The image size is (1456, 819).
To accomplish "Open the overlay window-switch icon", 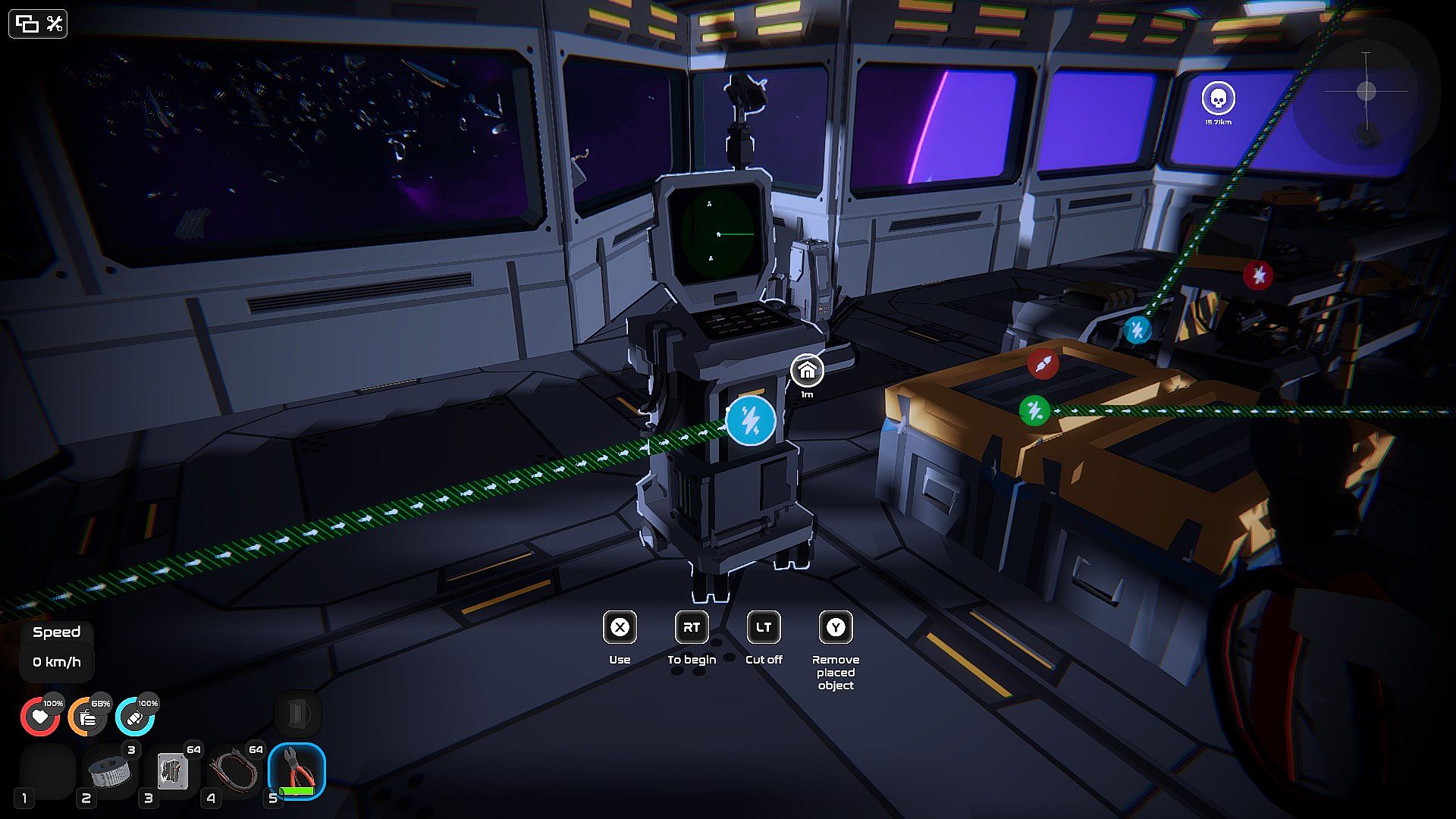I will 27,24.
